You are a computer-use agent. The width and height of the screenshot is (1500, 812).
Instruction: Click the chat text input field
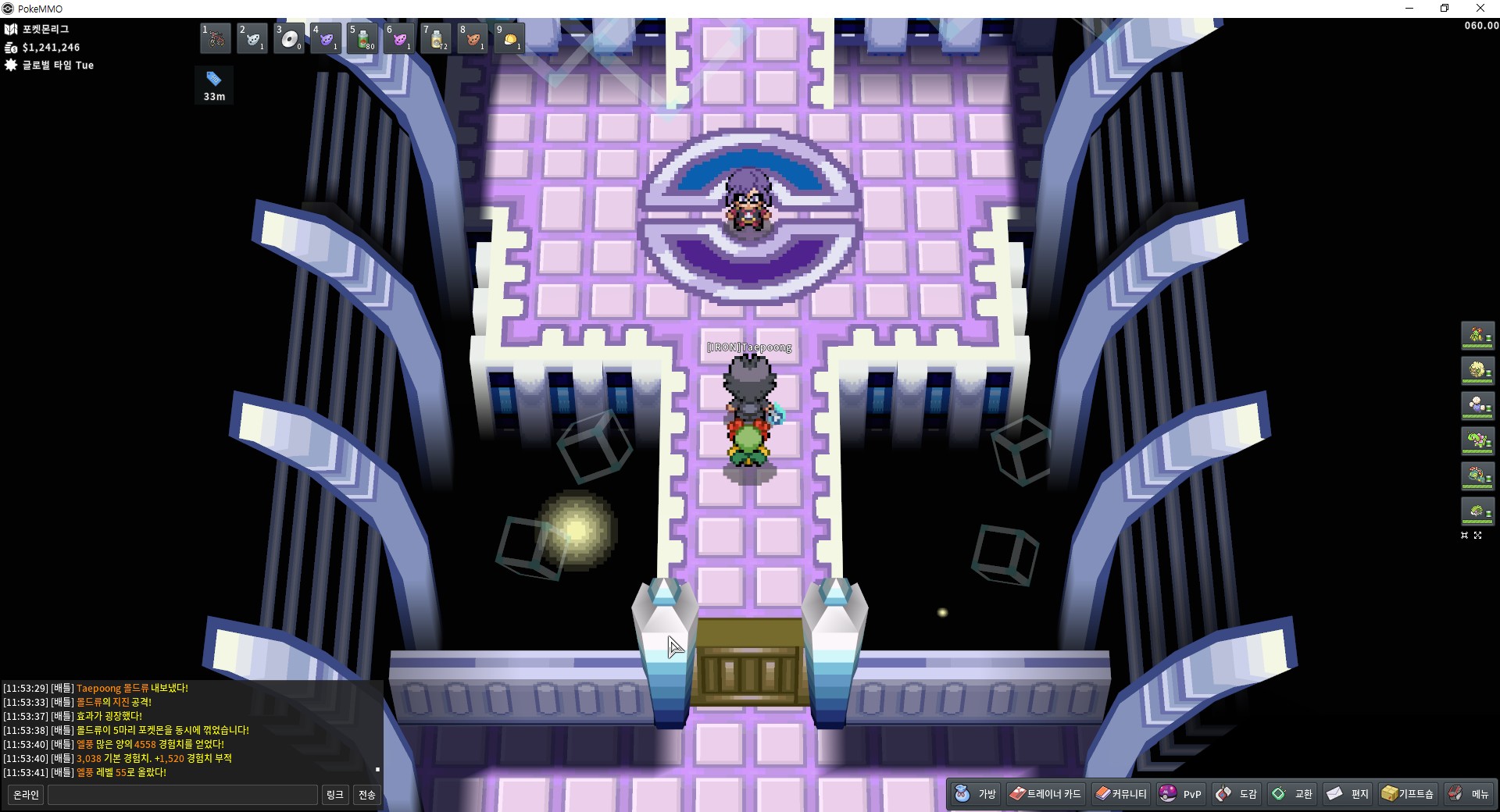click(x=183, y=795)
